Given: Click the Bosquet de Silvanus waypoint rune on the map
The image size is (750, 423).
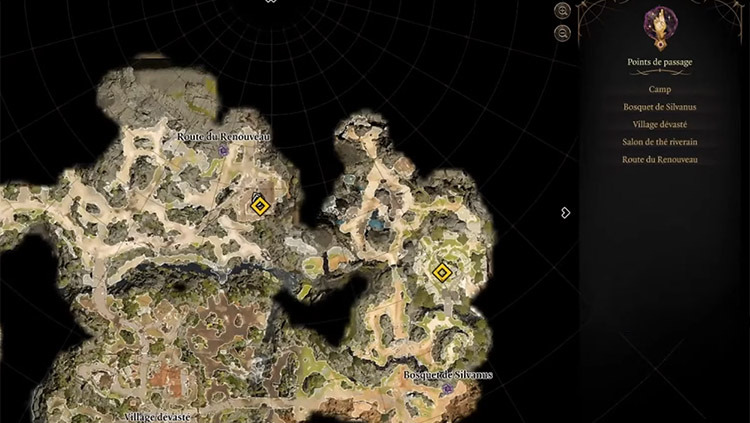Looking at the screenshot, I should (448, 387).
